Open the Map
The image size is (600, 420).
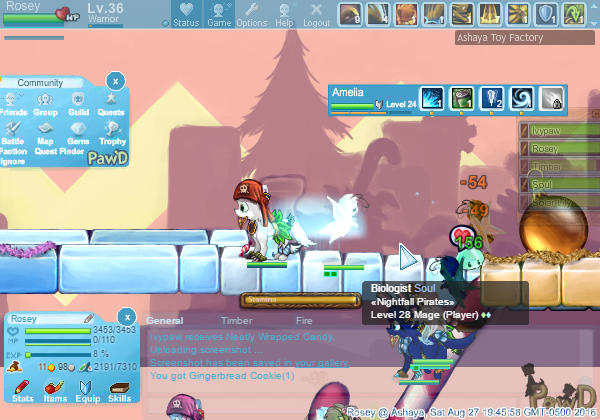tap(45, 134)
